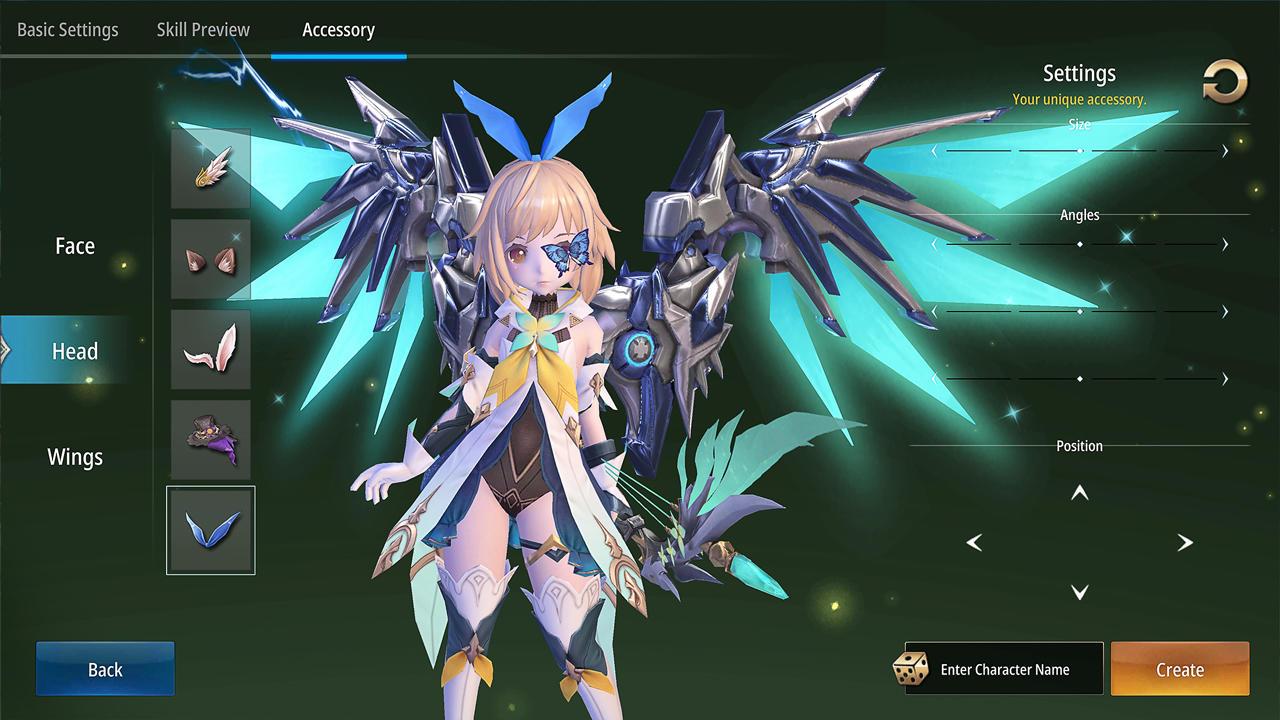Select the brown elf ears accessory

coord(210,258)
